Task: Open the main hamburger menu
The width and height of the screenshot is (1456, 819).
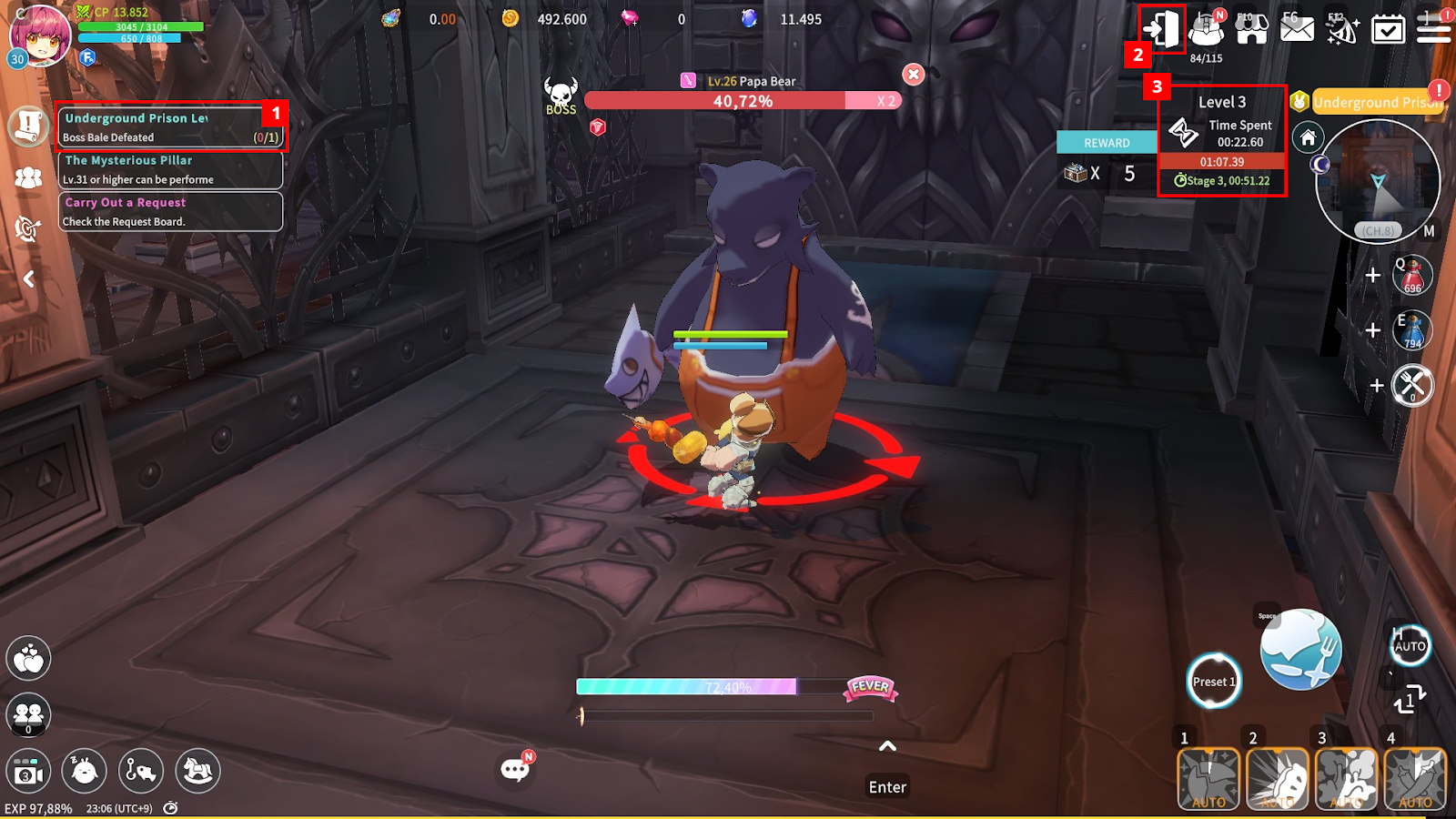Action: pos(1433,30)
